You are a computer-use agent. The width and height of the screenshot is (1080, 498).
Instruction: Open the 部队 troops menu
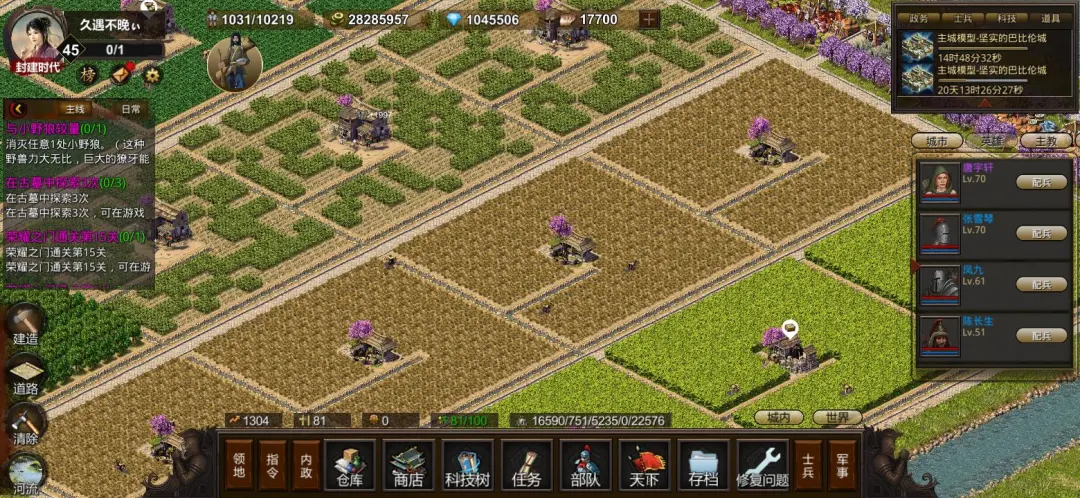(x=586, y=465)
